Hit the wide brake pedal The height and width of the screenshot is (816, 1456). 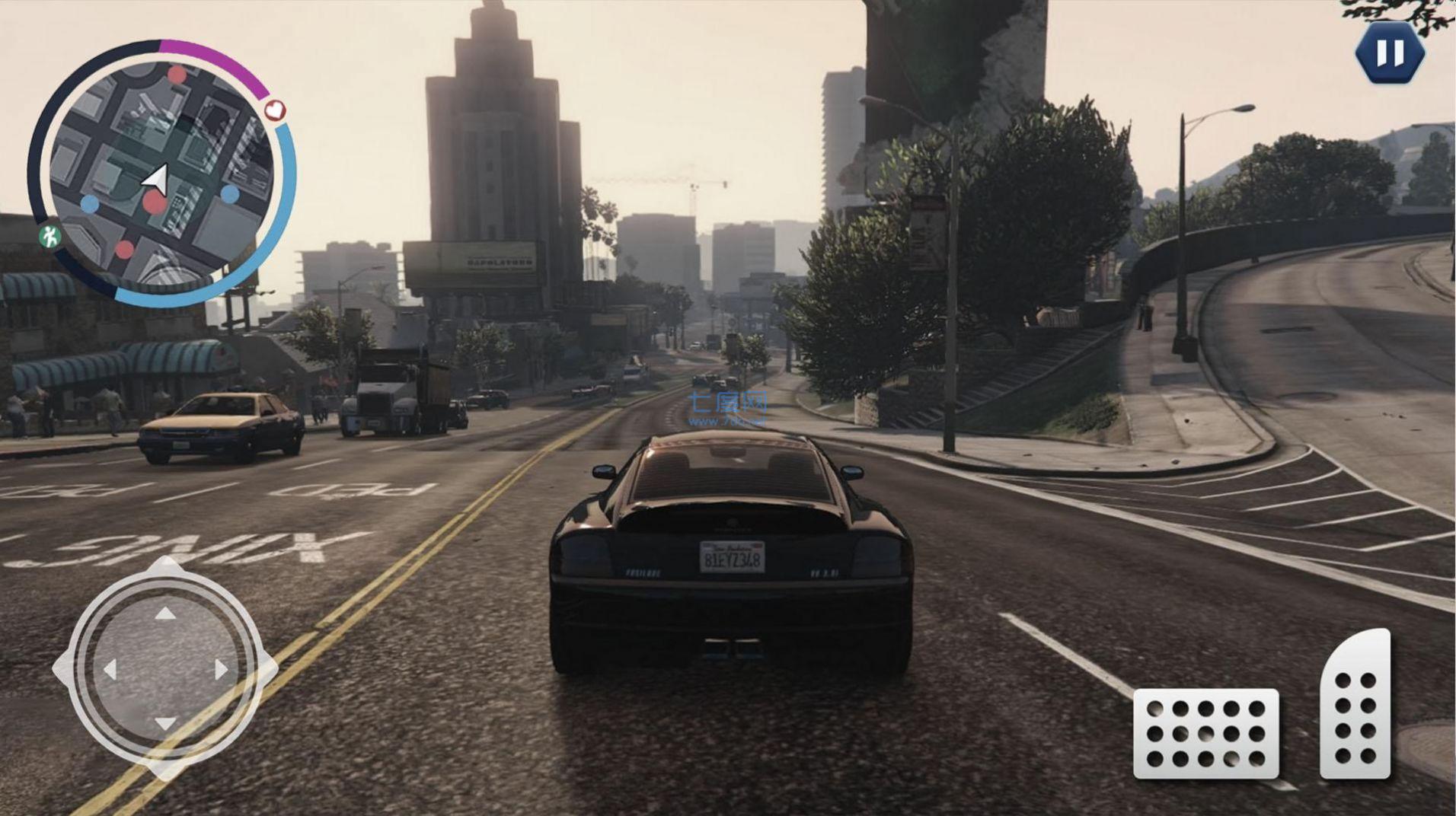(1205, 733)
